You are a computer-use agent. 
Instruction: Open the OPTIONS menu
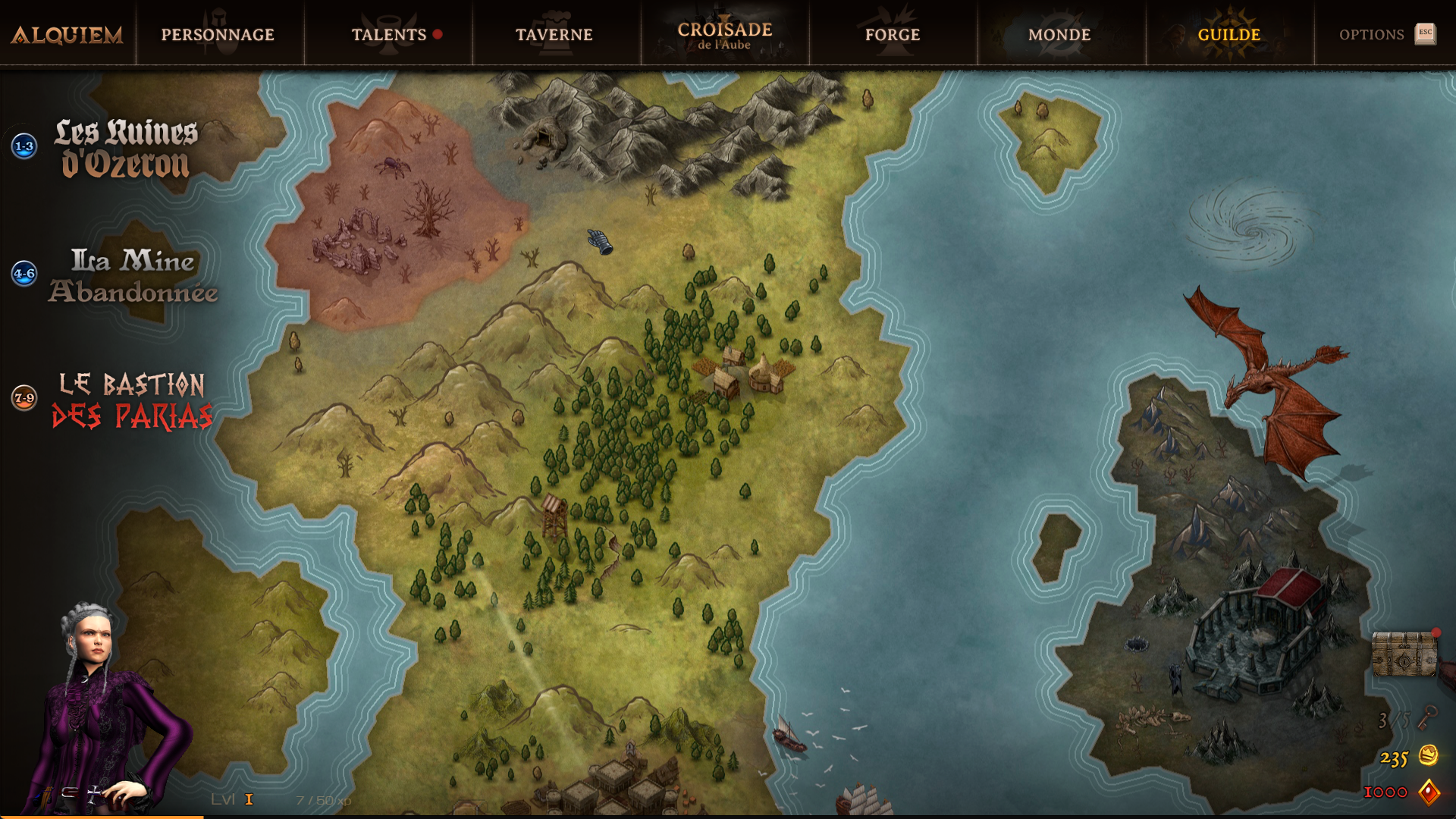tap(1373, 34)
